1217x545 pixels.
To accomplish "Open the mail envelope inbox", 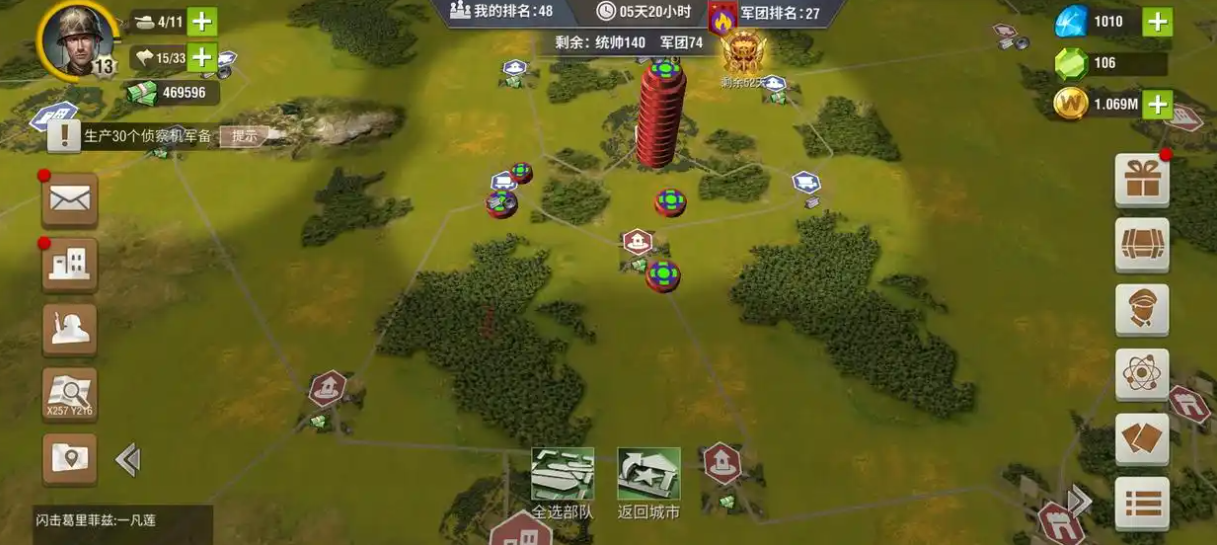I will point(69,200).
